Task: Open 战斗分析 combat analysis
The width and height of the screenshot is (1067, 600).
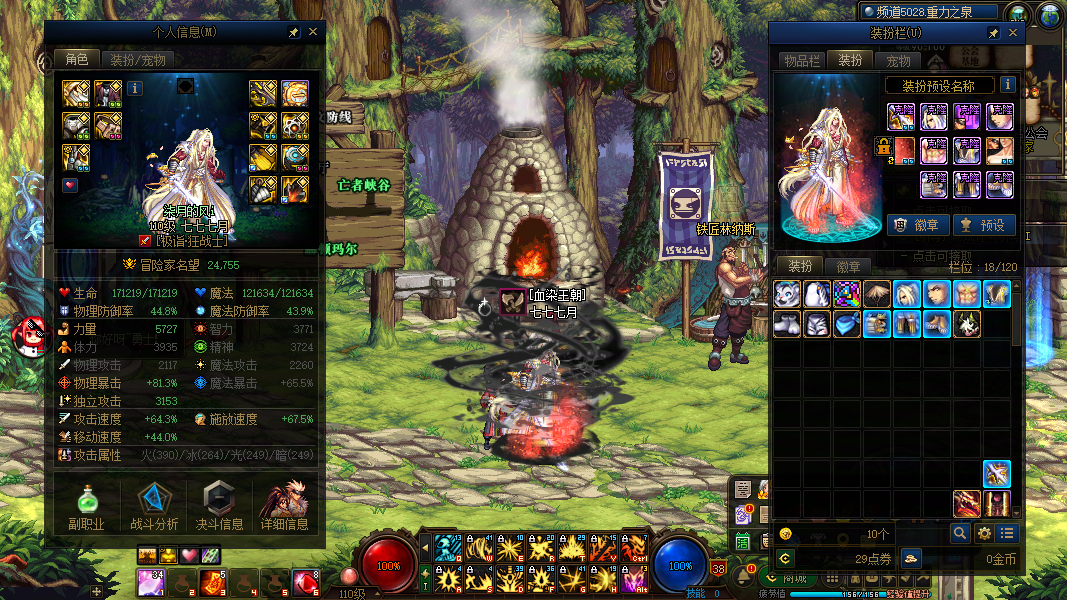Action: [154, 508]
